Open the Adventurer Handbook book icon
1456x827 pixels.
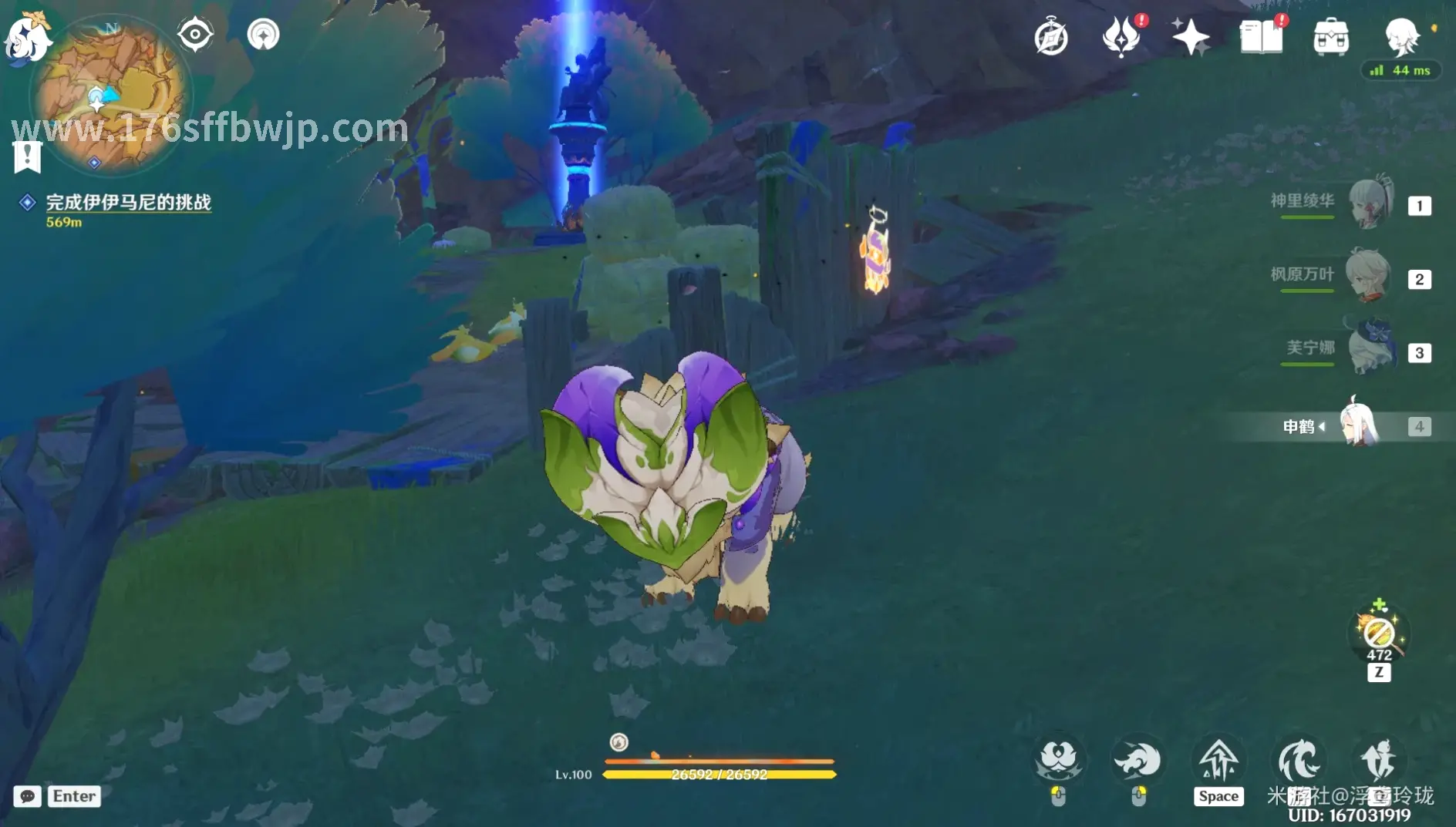coord(1261,36)
